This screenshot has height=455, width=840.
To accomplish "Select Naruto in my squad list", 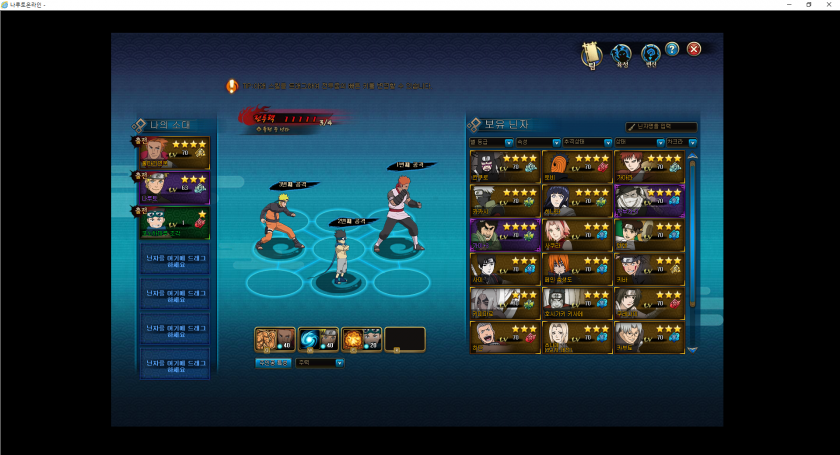I will tap(175, 188).
